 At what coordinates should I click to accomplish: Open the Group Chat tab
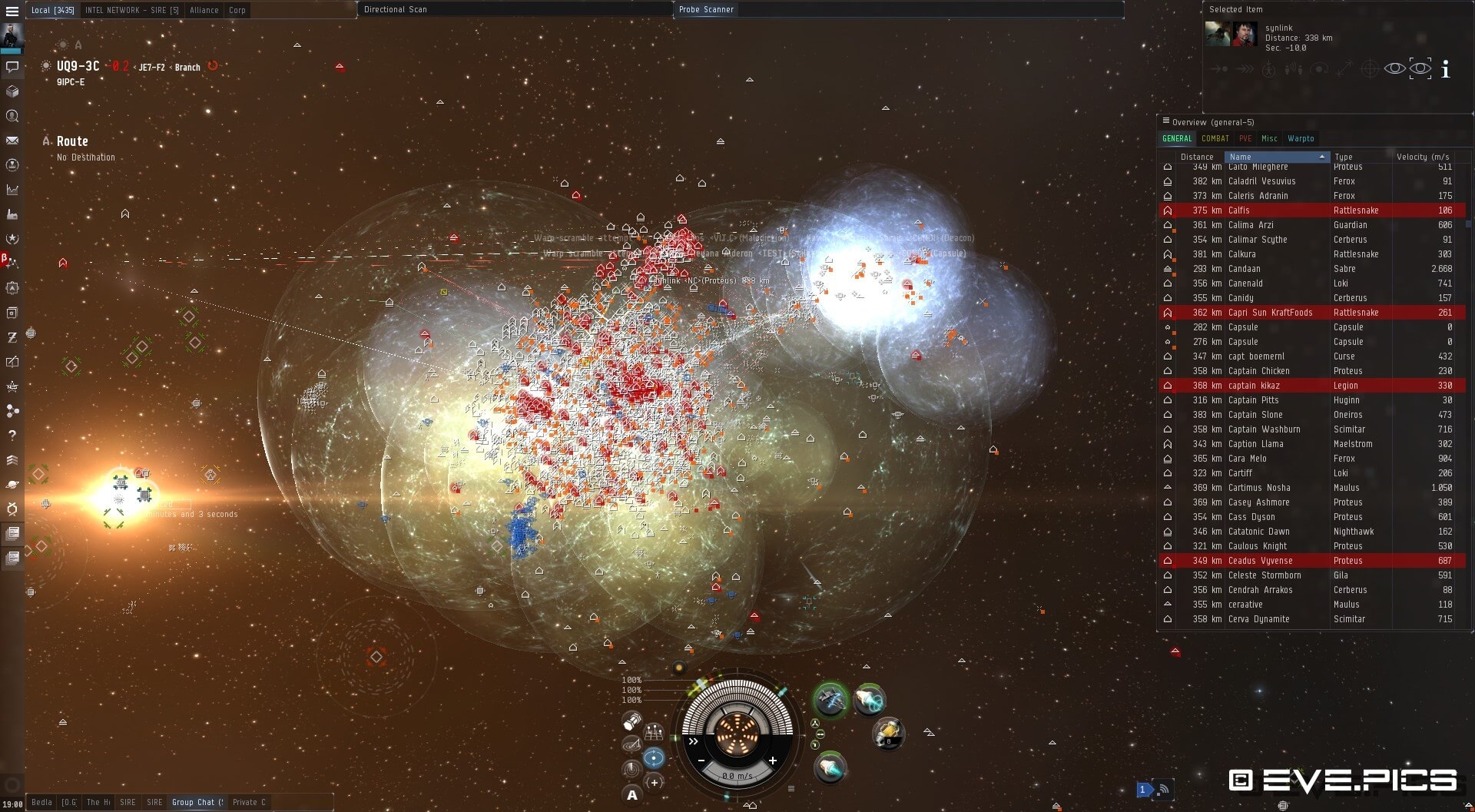click(197, 802)
